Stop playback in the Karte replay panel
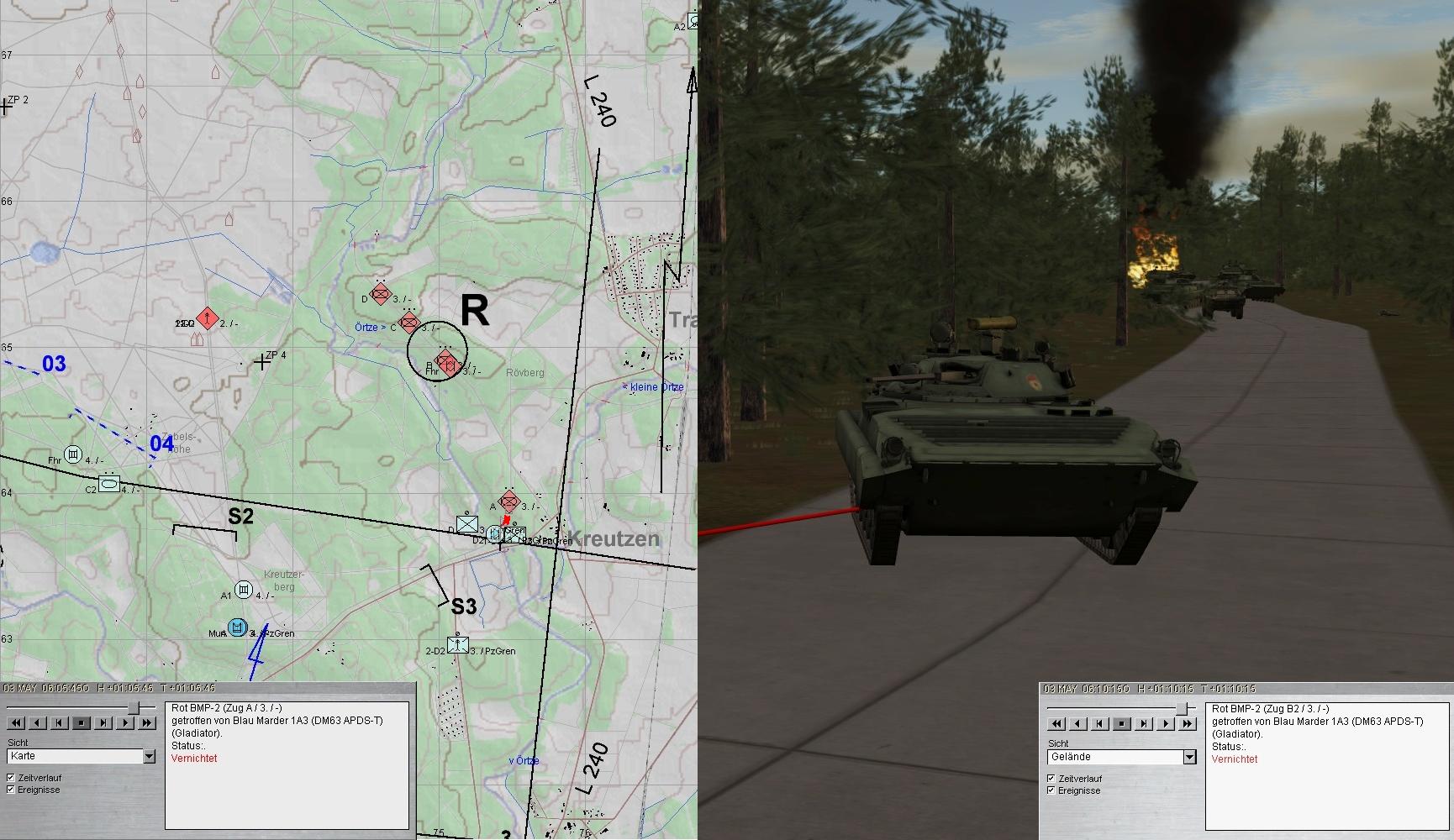The image size is (1454, 840). (x=82, y=722)
